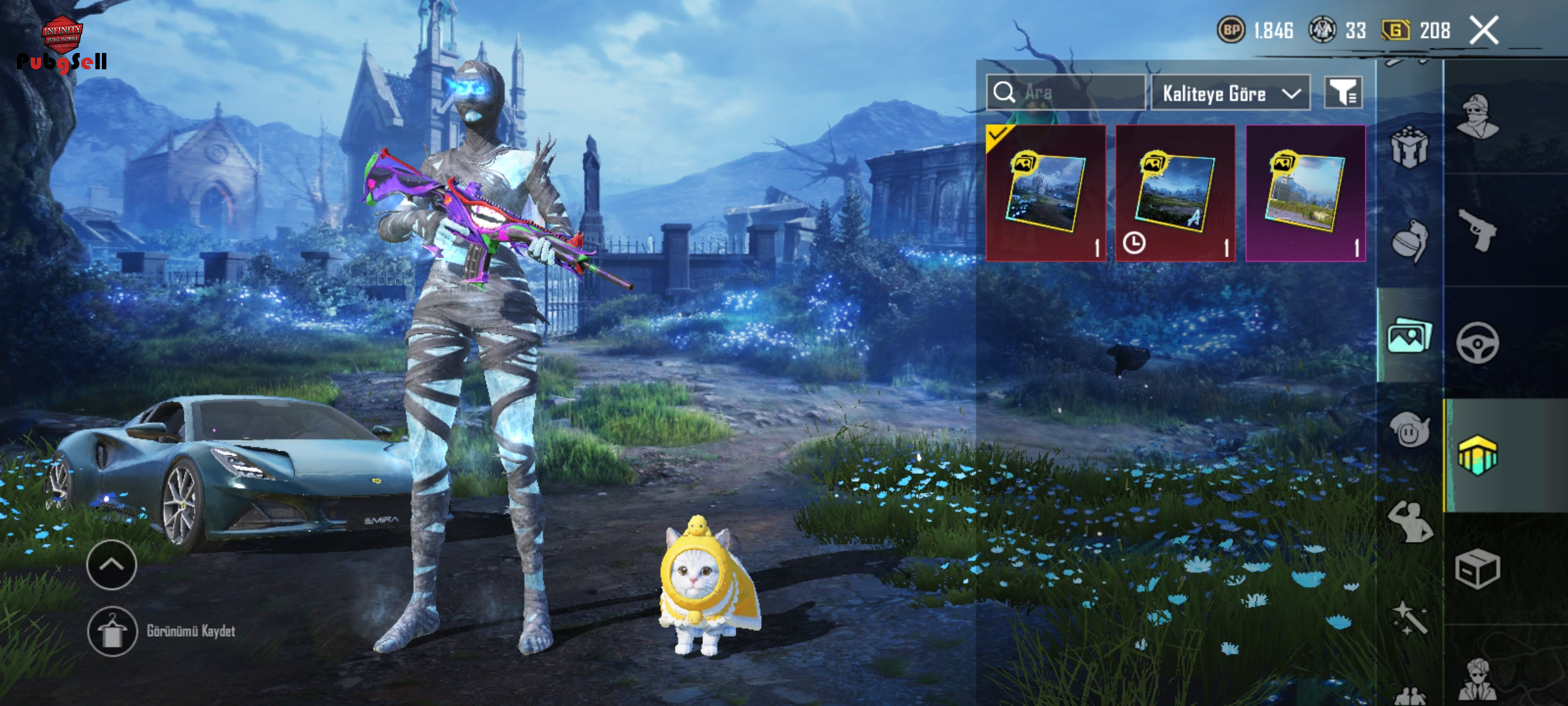Open the Kaliteye Göre sort dropdown
1568x706 pixels.
1230,93
